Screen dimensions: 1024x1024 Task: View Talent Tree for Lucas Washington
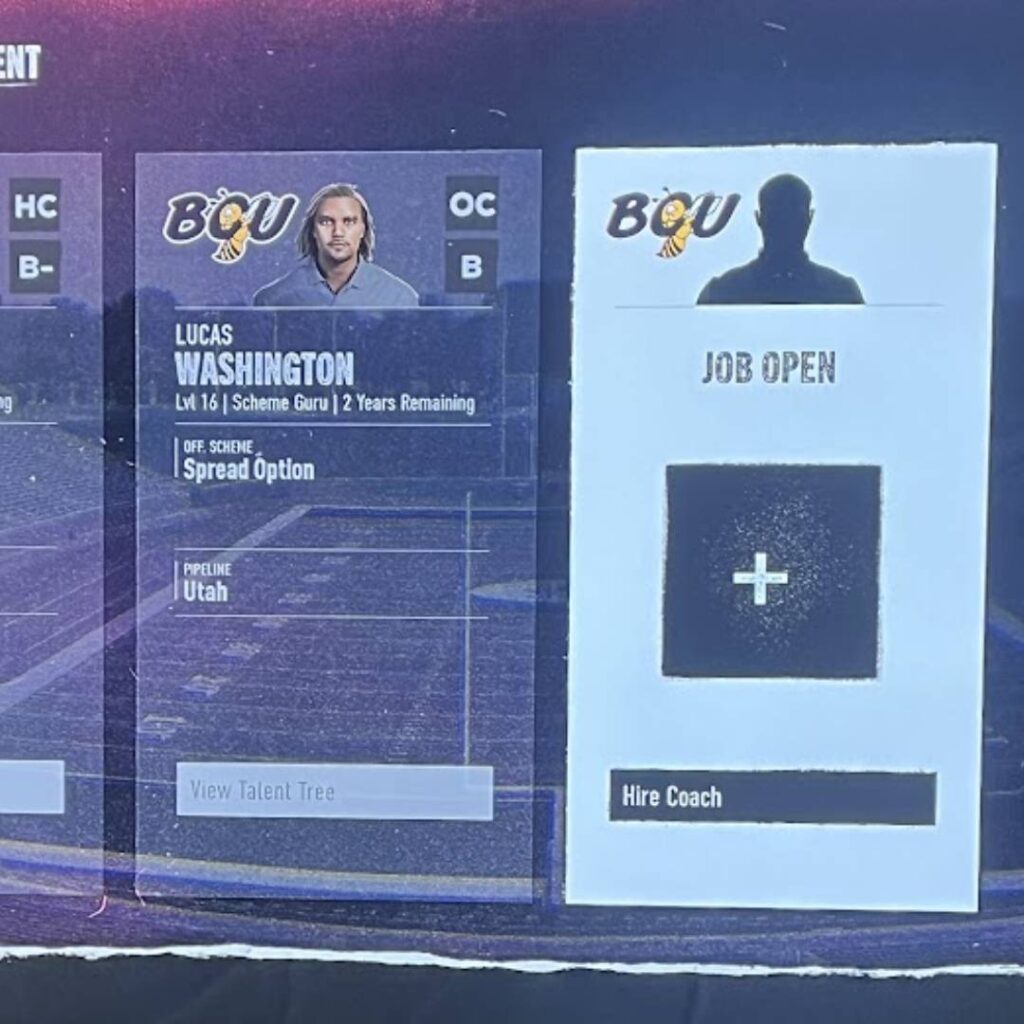point(334,792)
